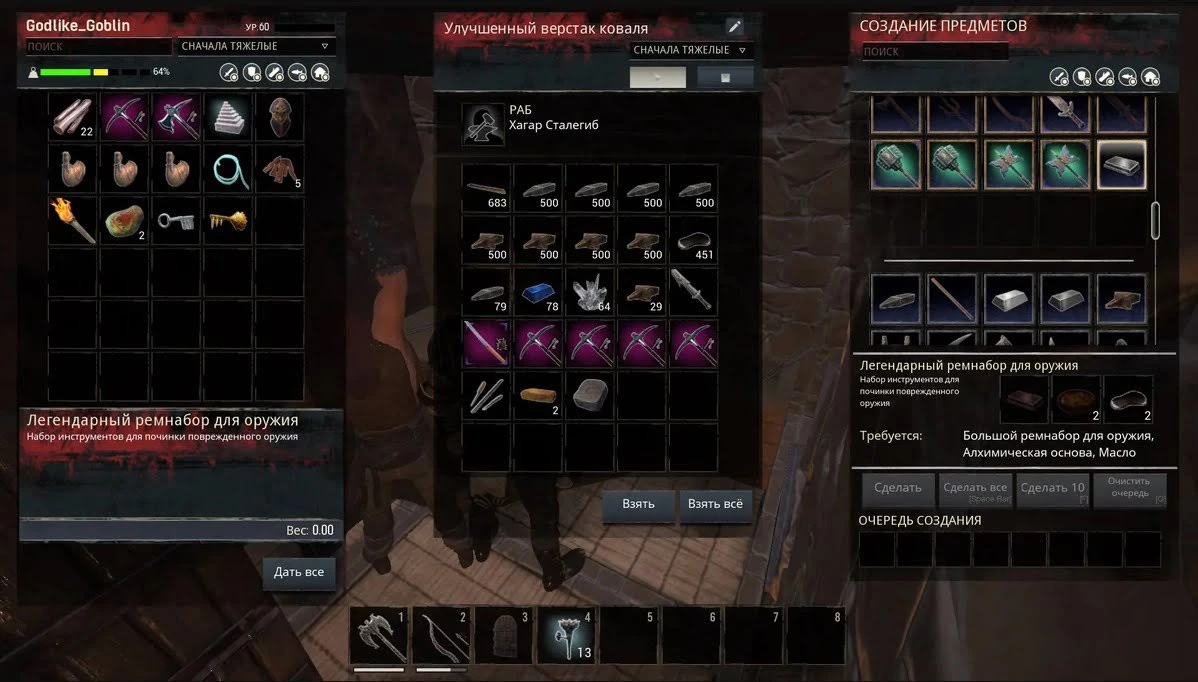Pick the crystal stack of 64
1198x682 pixels.
592,290
